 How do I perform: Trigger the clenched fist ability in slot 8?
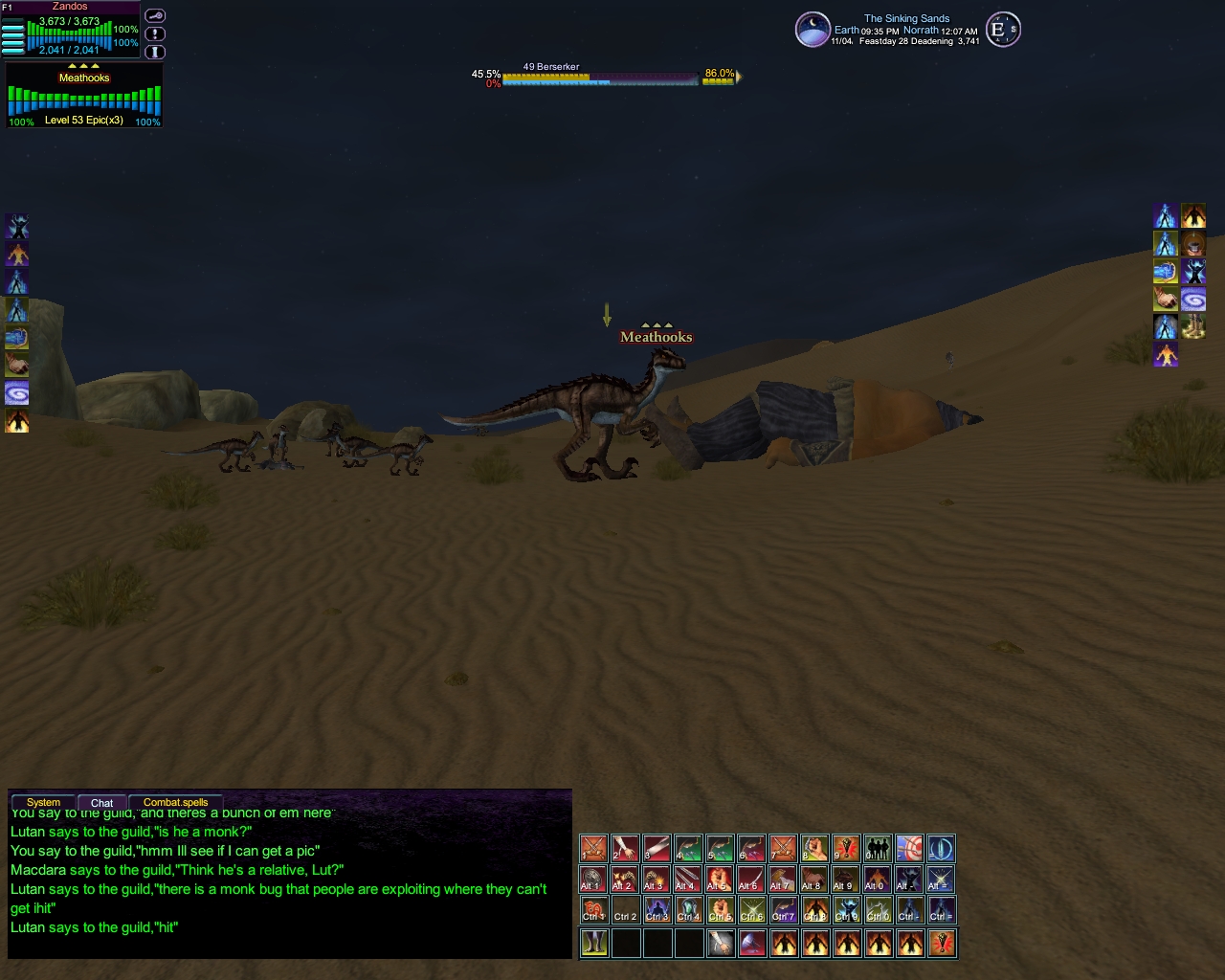click(x=814, y=848)
